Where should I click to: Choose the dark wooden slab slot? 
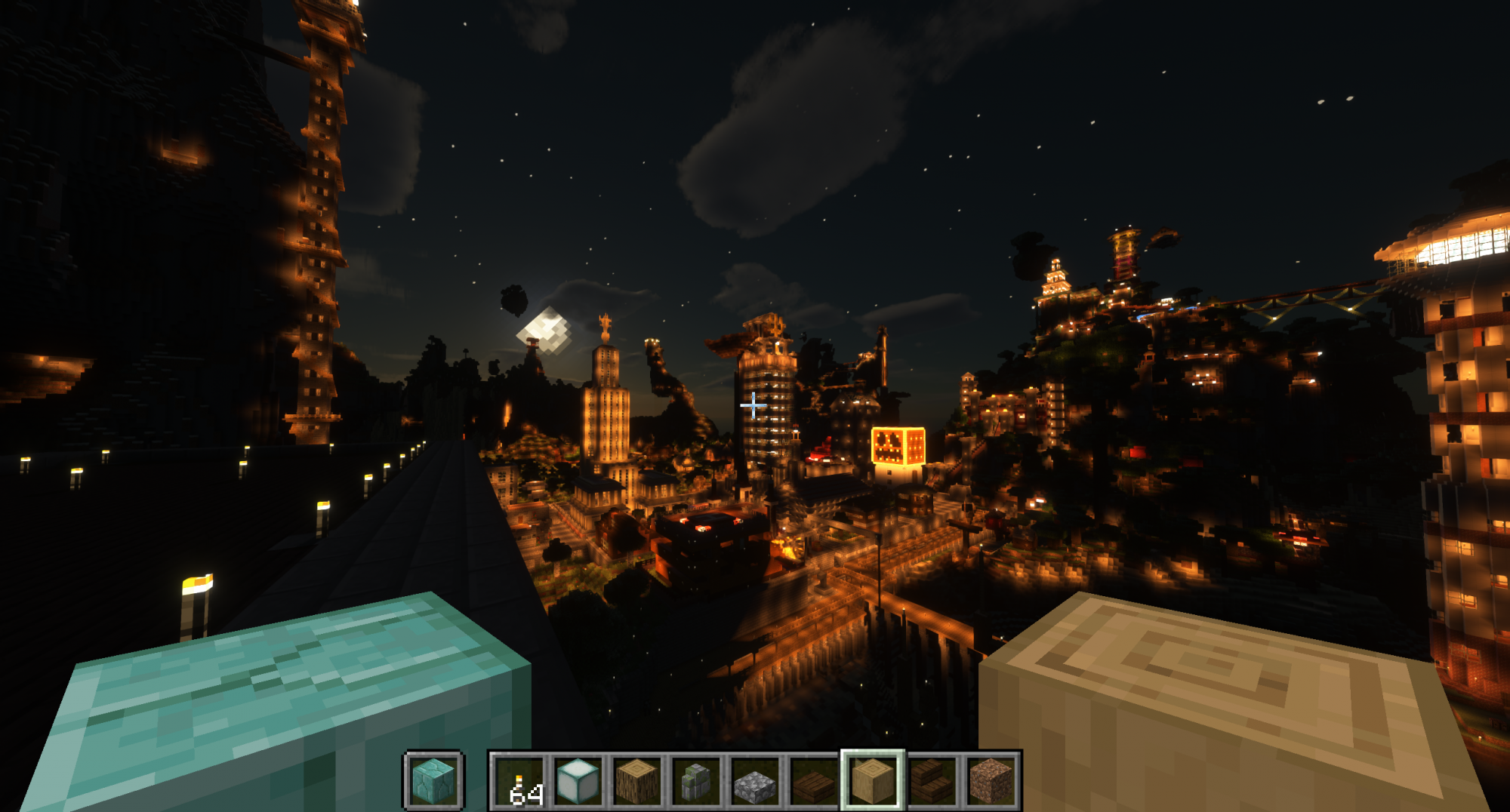[814, 780]
